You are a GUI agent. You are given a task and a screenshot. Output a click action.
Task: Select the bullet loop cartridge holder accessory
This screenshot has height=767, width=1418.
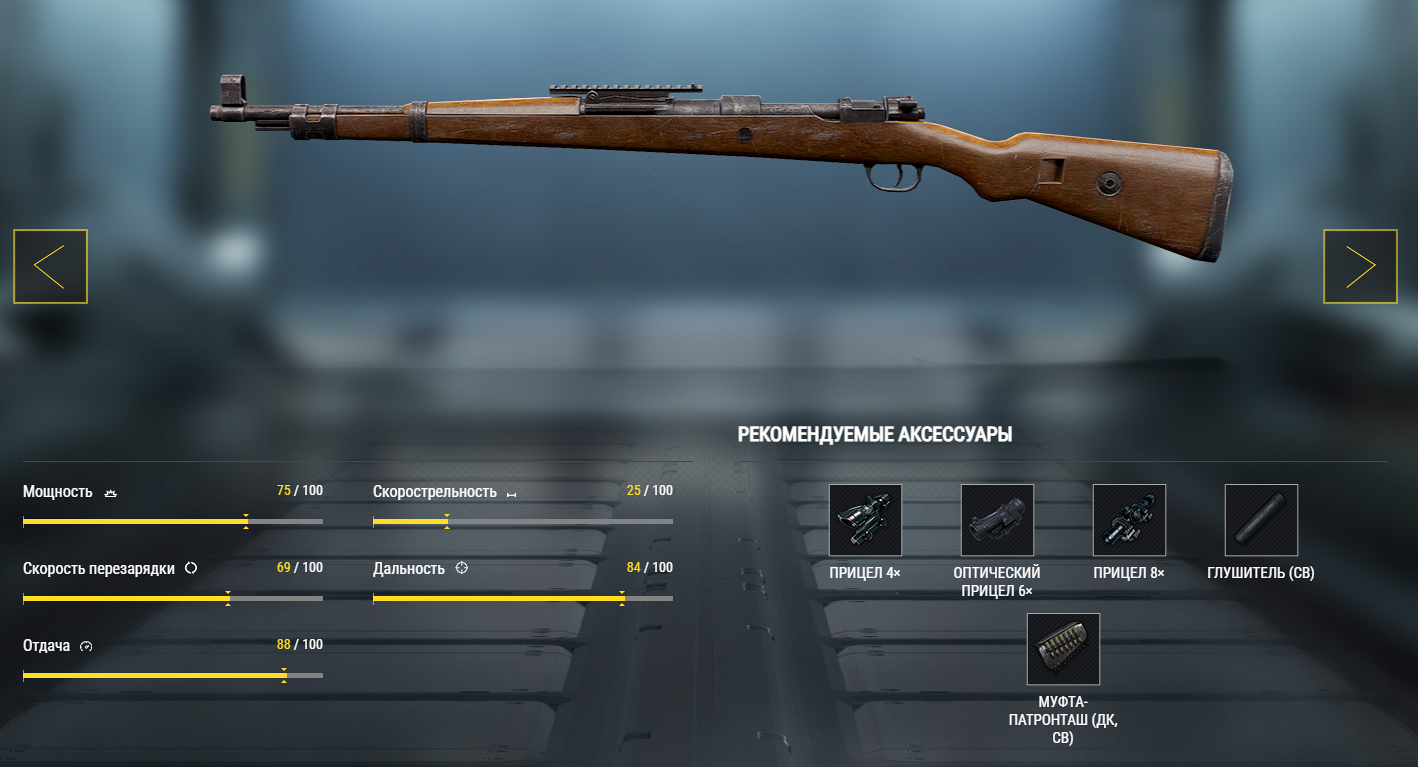(x=1063, y=649)
